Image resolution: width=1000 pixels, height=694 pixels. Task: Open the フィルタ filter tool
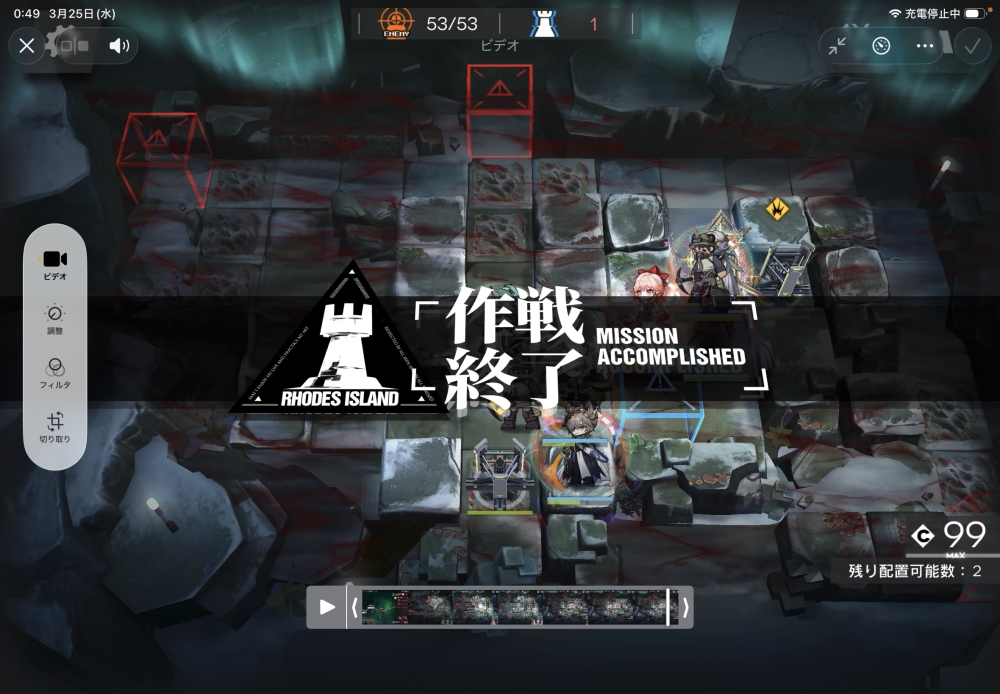[x=55, y=372]
